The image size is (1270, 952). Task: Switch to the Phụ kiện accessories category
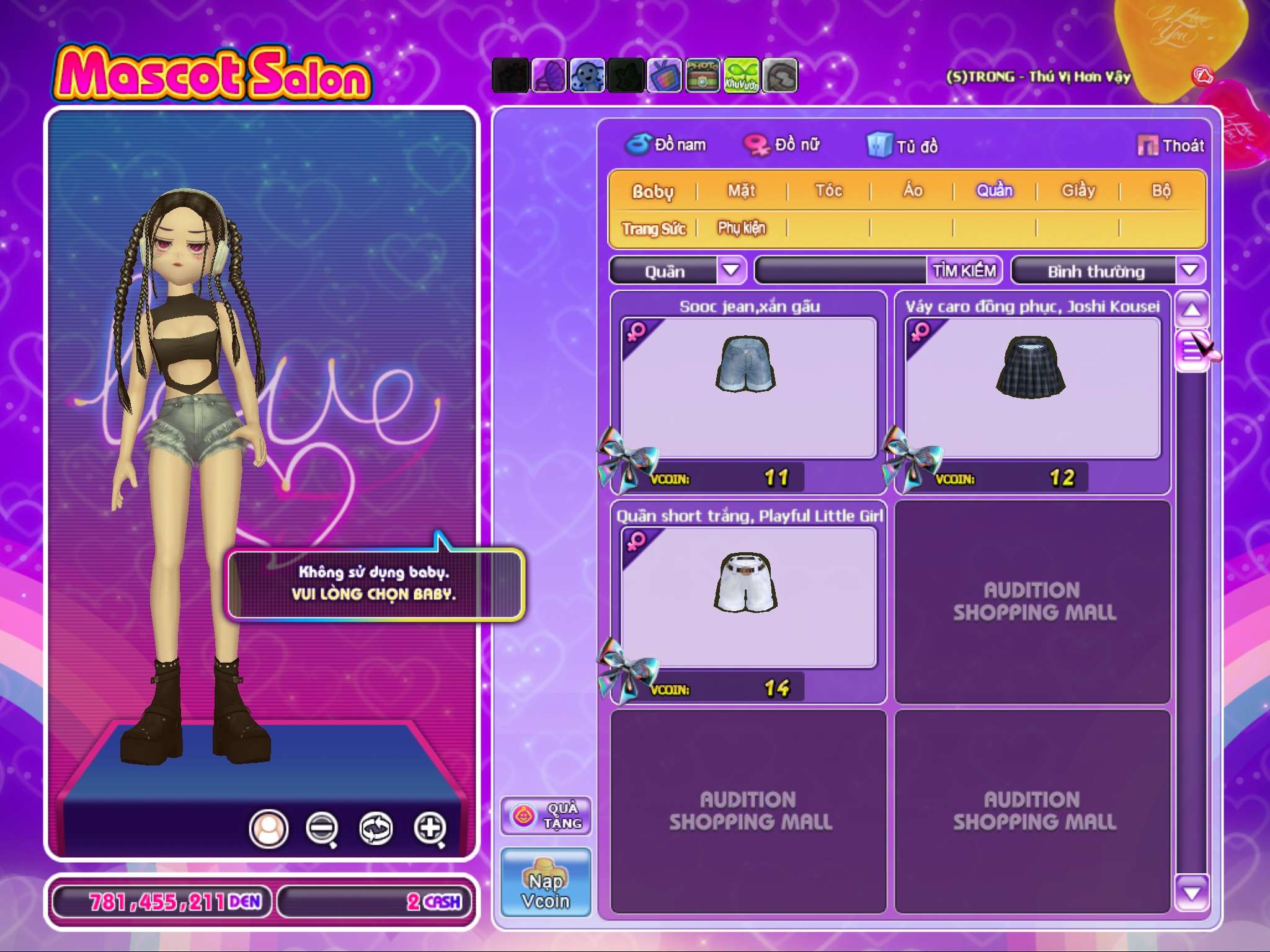(742, 229)
